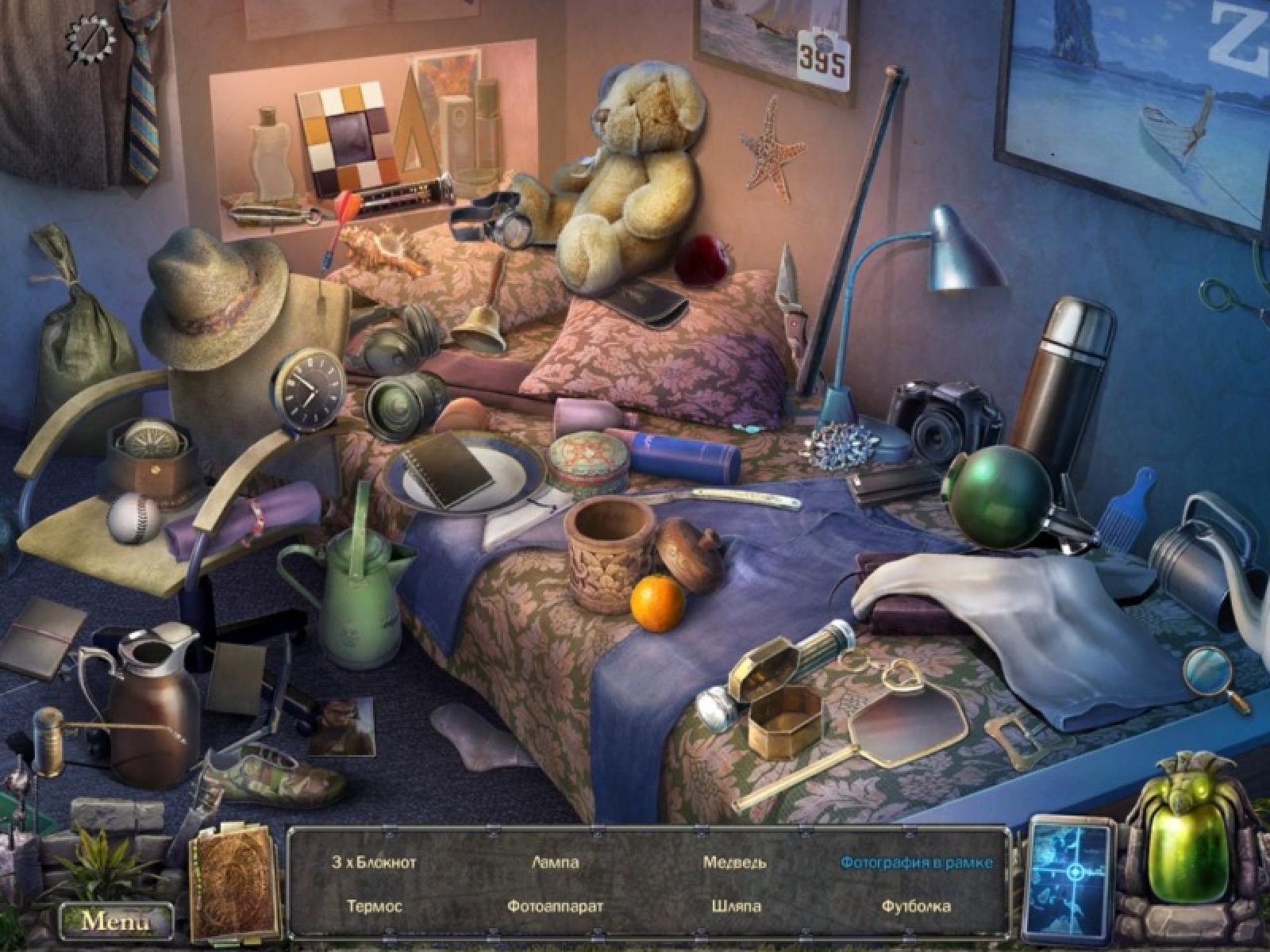
Task: Select the 'Медведь' list entry
Action: point(734,862)
